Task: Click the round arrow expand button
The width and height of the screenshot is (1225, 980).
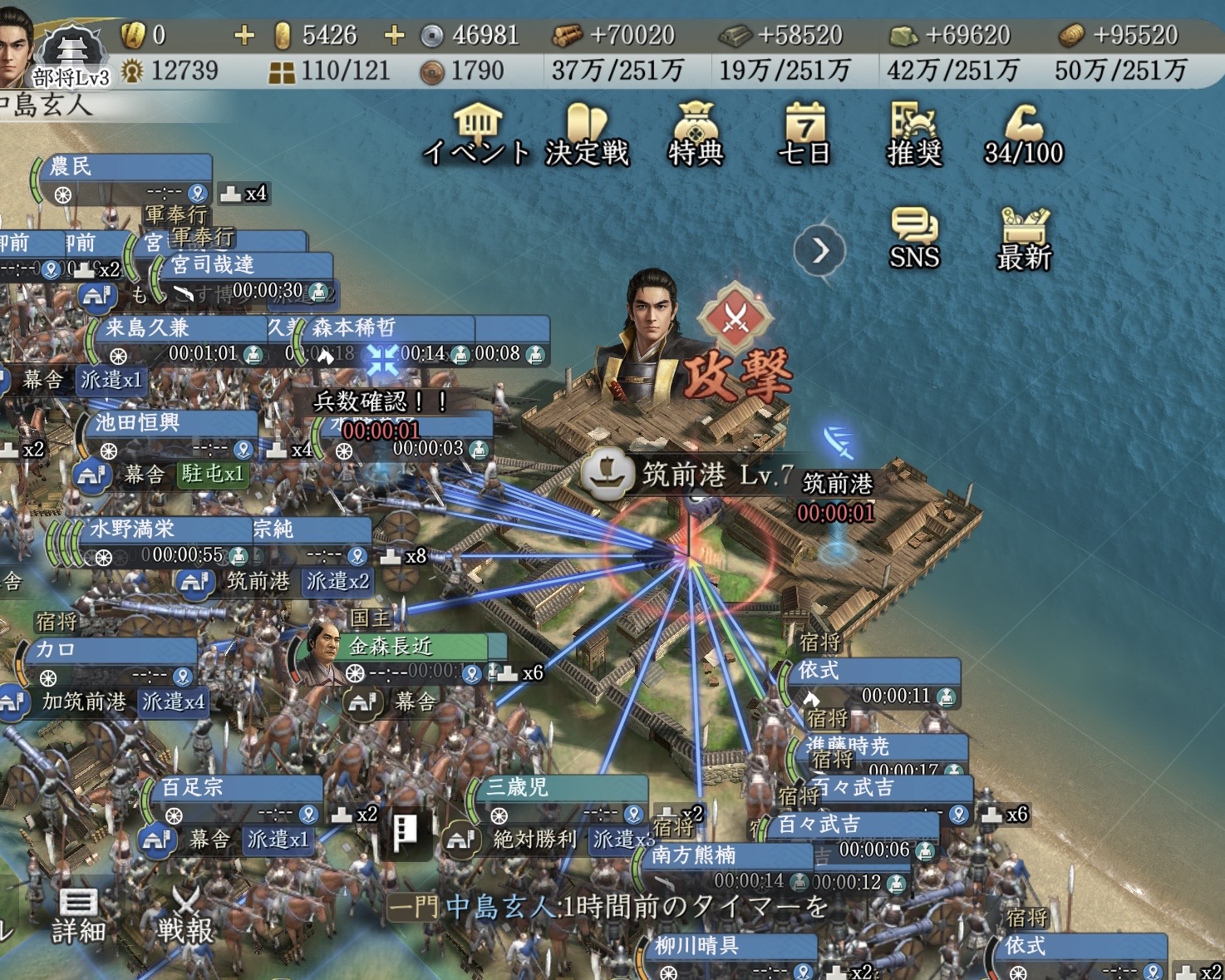Action: coord(819,250)
